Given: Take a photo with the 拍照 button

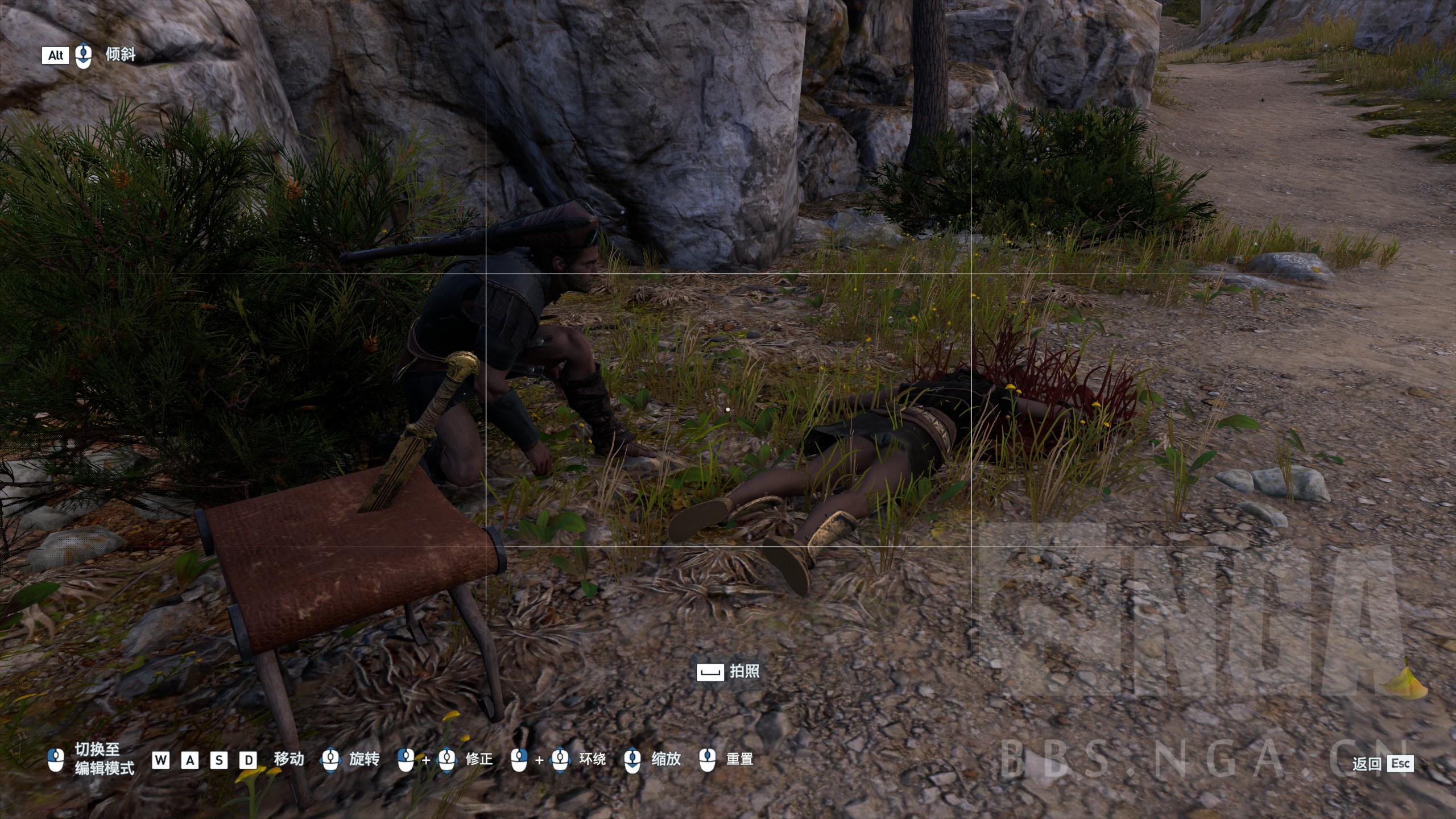Looking at the screenshot, I should coord(729,671).
